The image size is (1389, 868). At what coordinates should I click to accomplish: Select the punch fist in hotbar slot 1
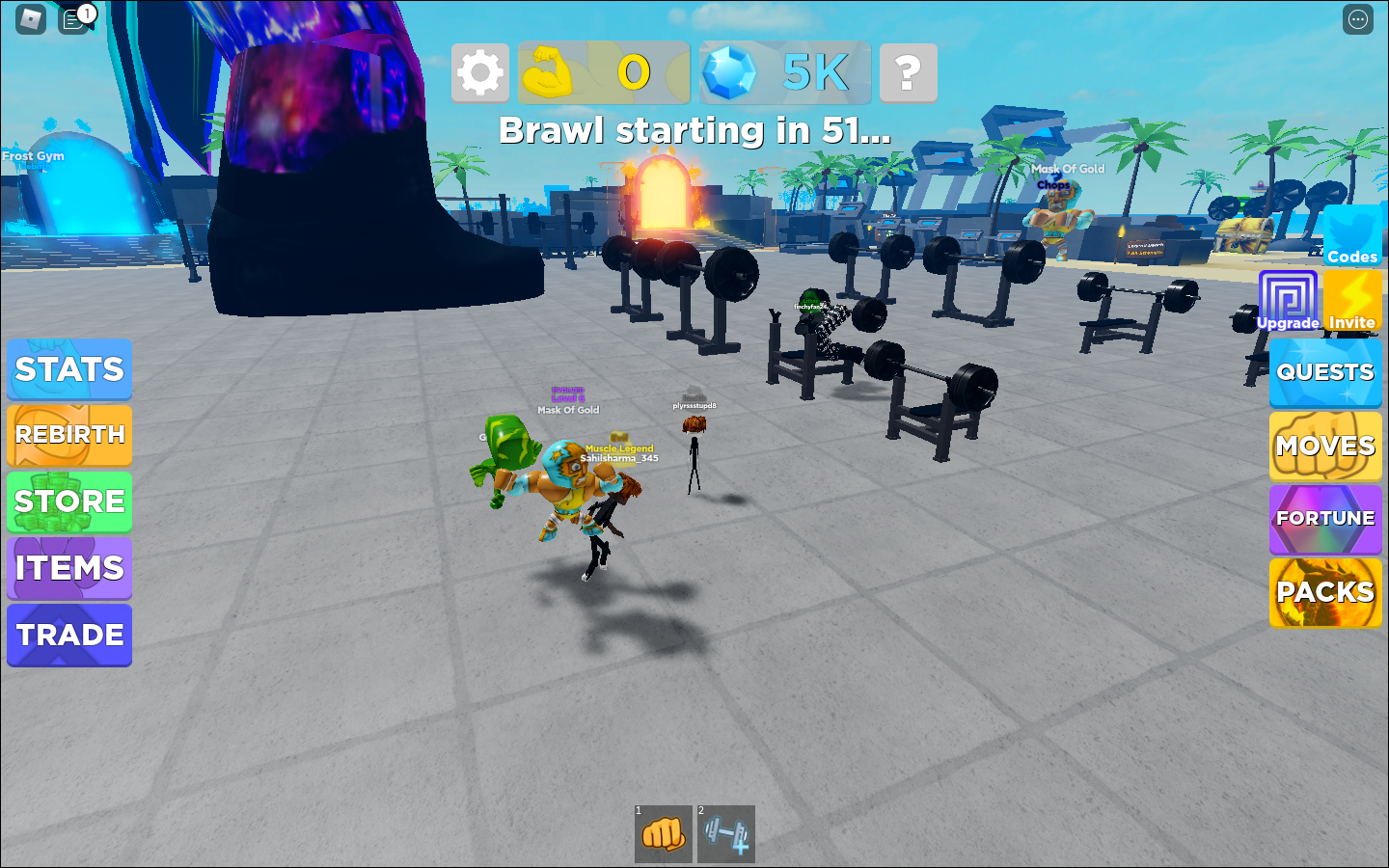coord(663,835)
